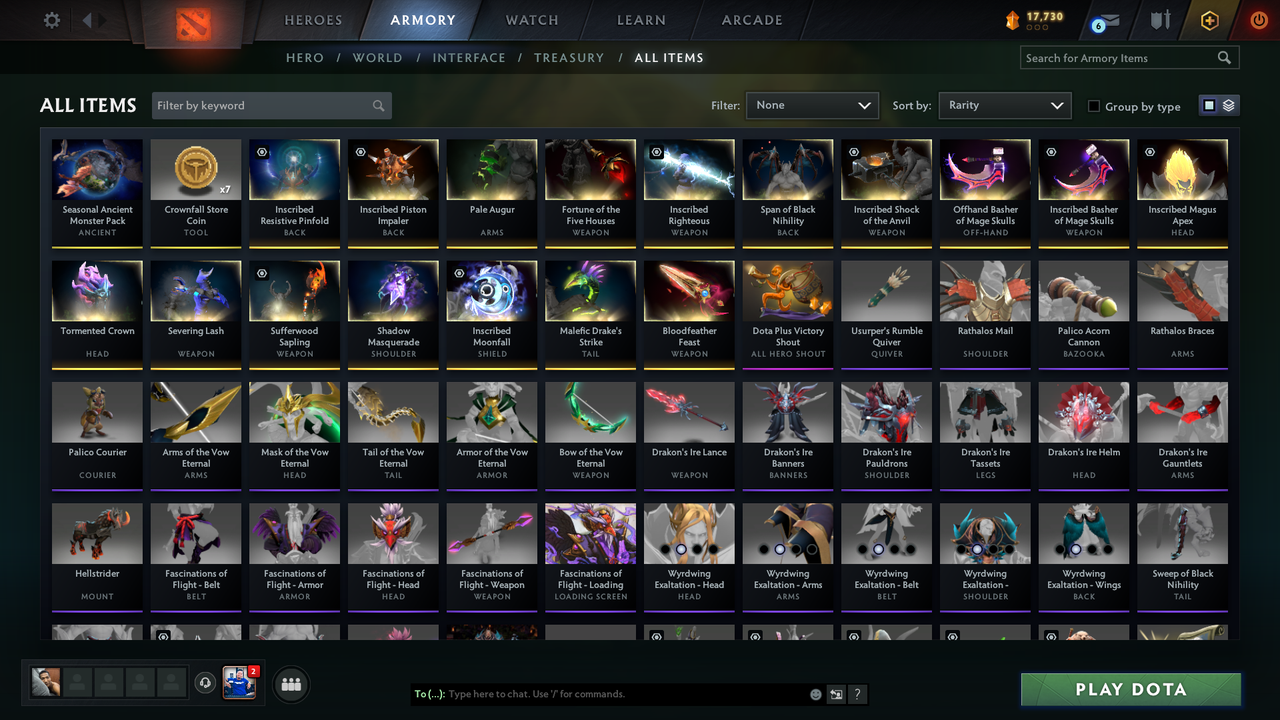The image size is (1280, 720).
Task: Open Dota Plus via the gold hexagon icon
Action: 1210,18
